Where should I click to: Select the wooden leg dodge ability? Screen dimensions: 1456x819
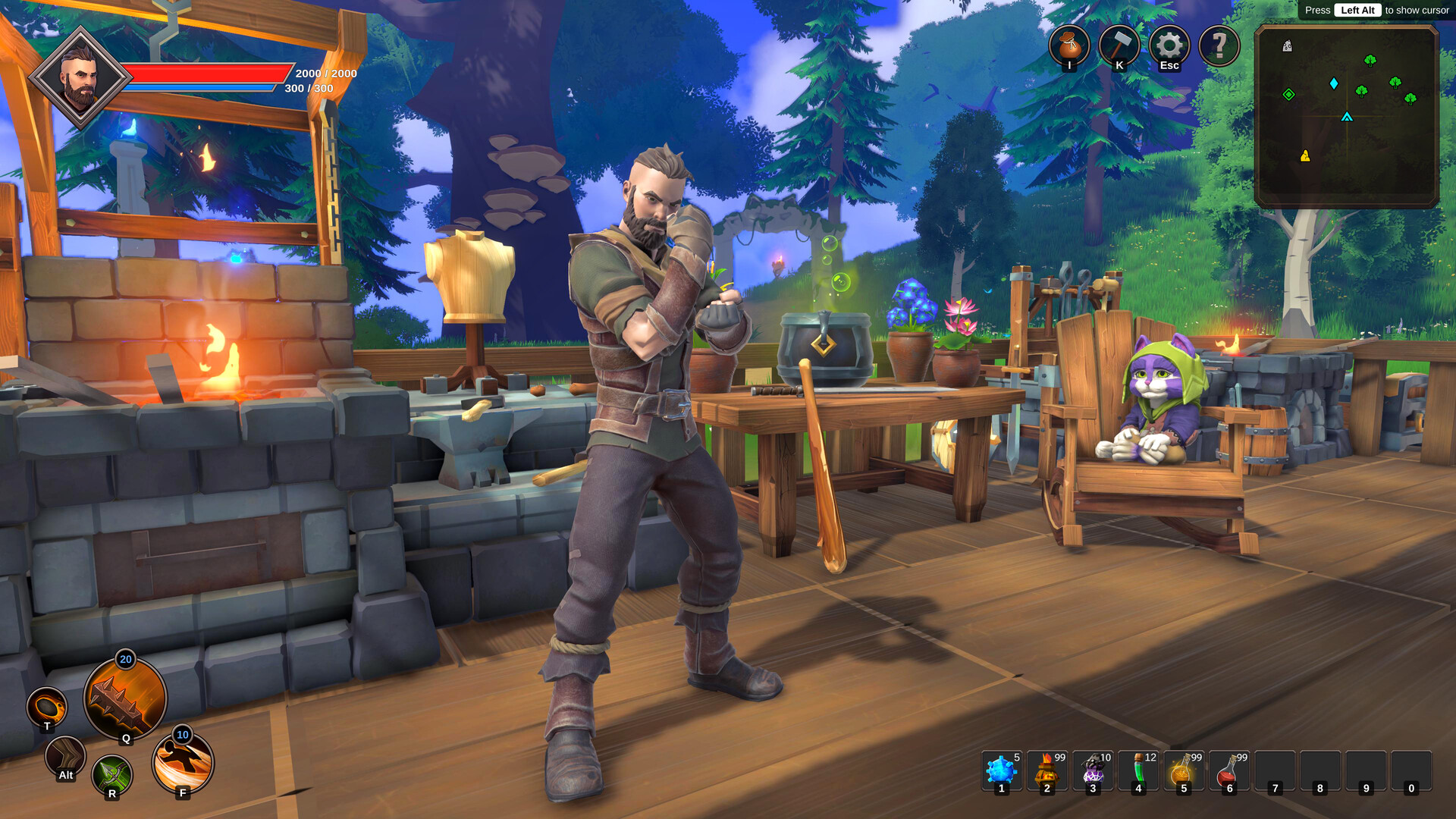tap(65, 755)
